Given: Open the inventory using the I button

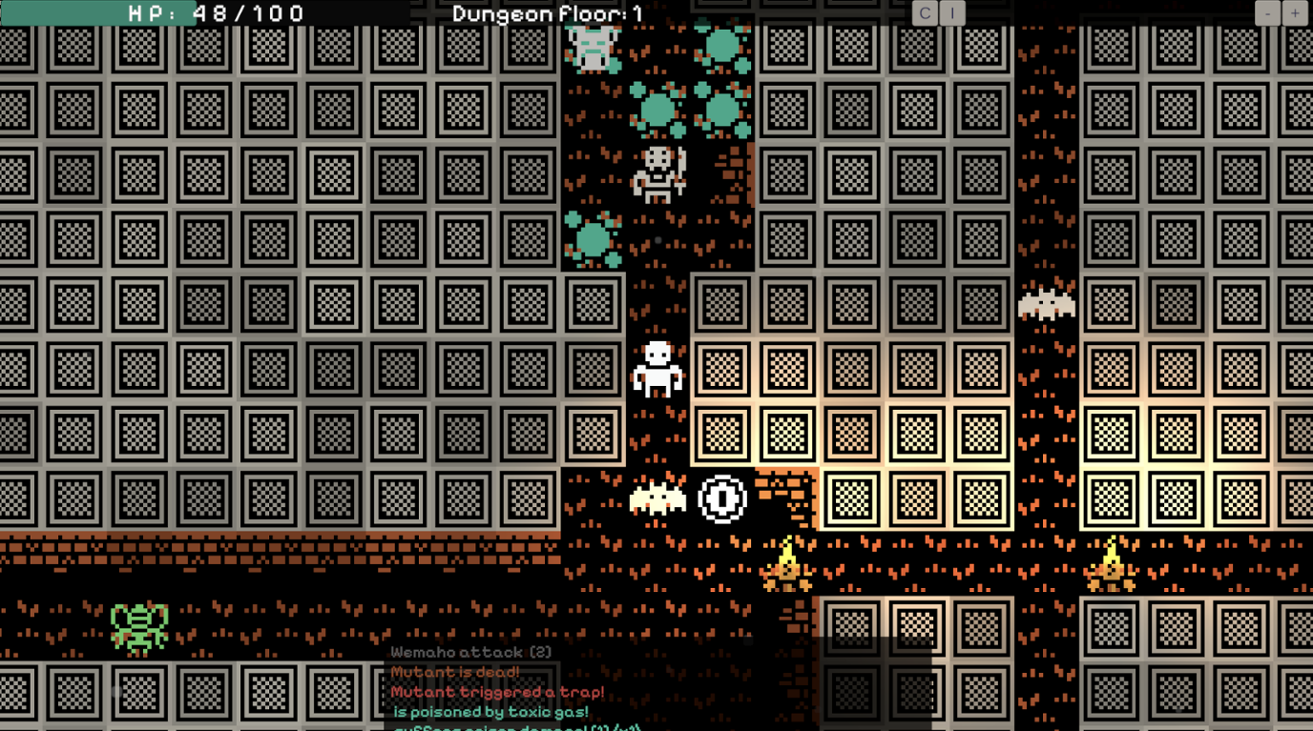Looking at the screenshot, I should click(x=950, y=13).
